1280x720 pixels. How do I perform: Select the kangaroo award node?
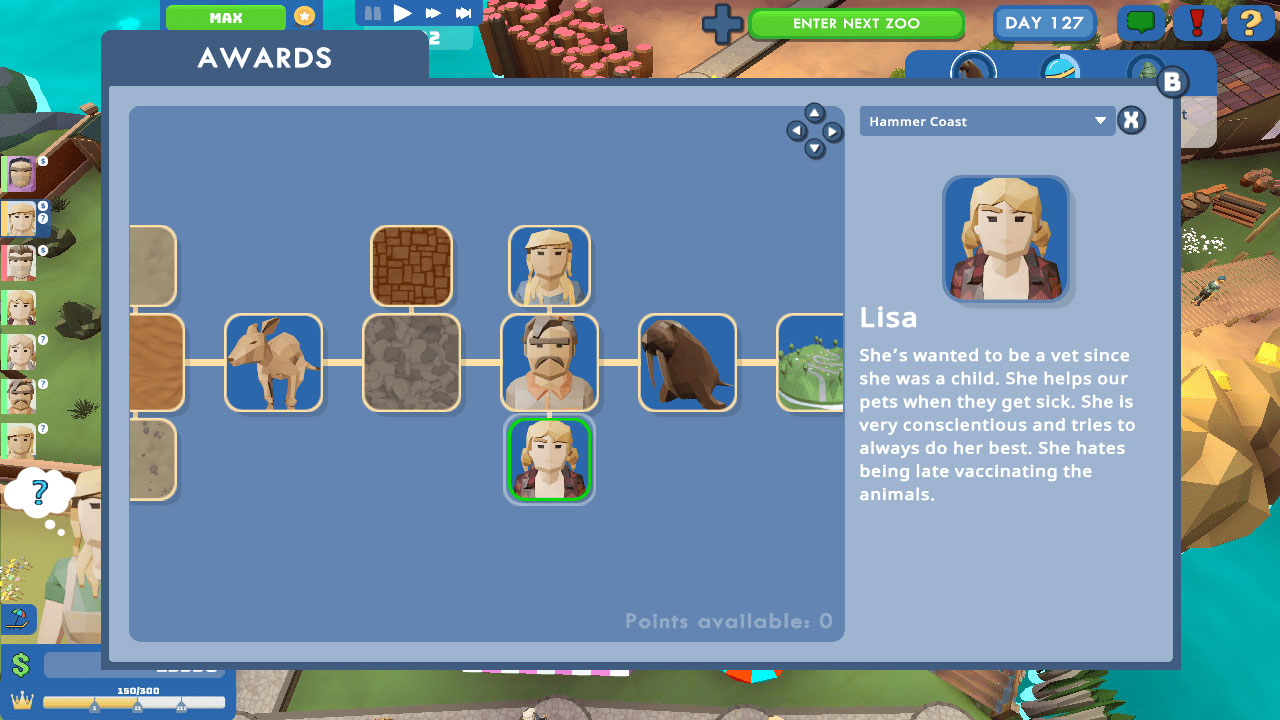click(274, 363)
